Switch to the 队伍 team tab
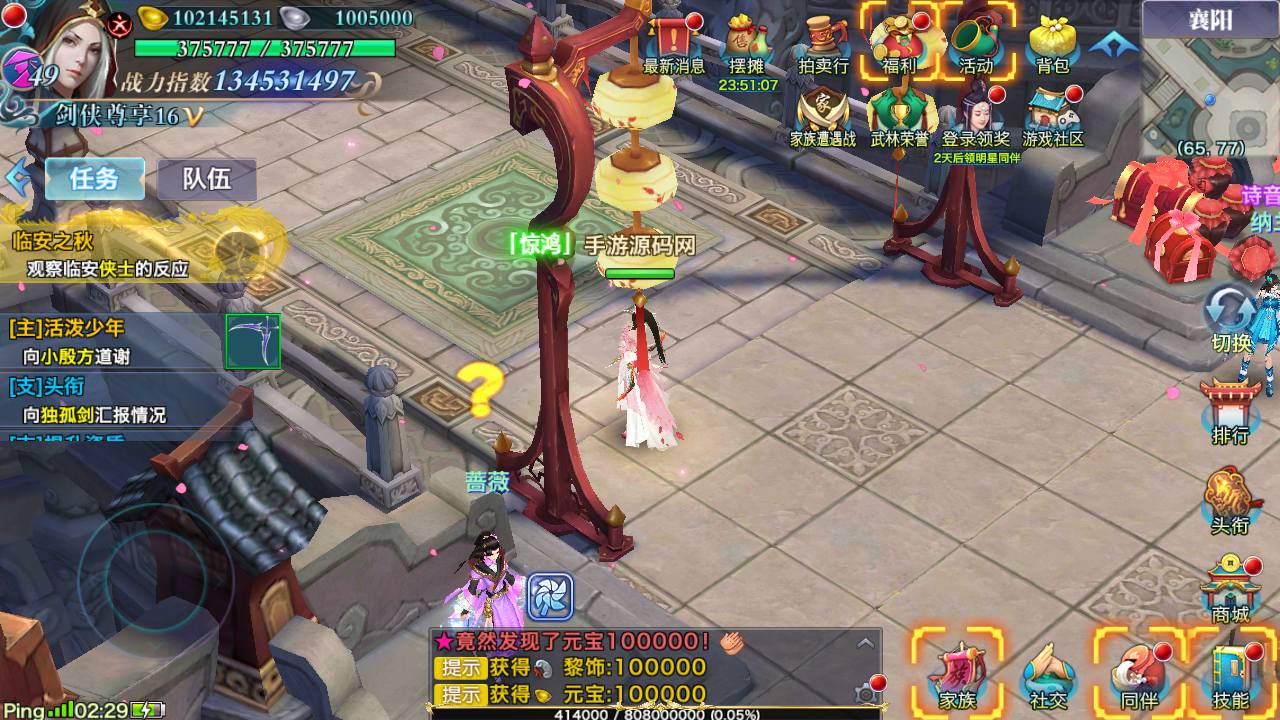Image resolution: width=1280 pixels, height=720 pixels. 206,179
